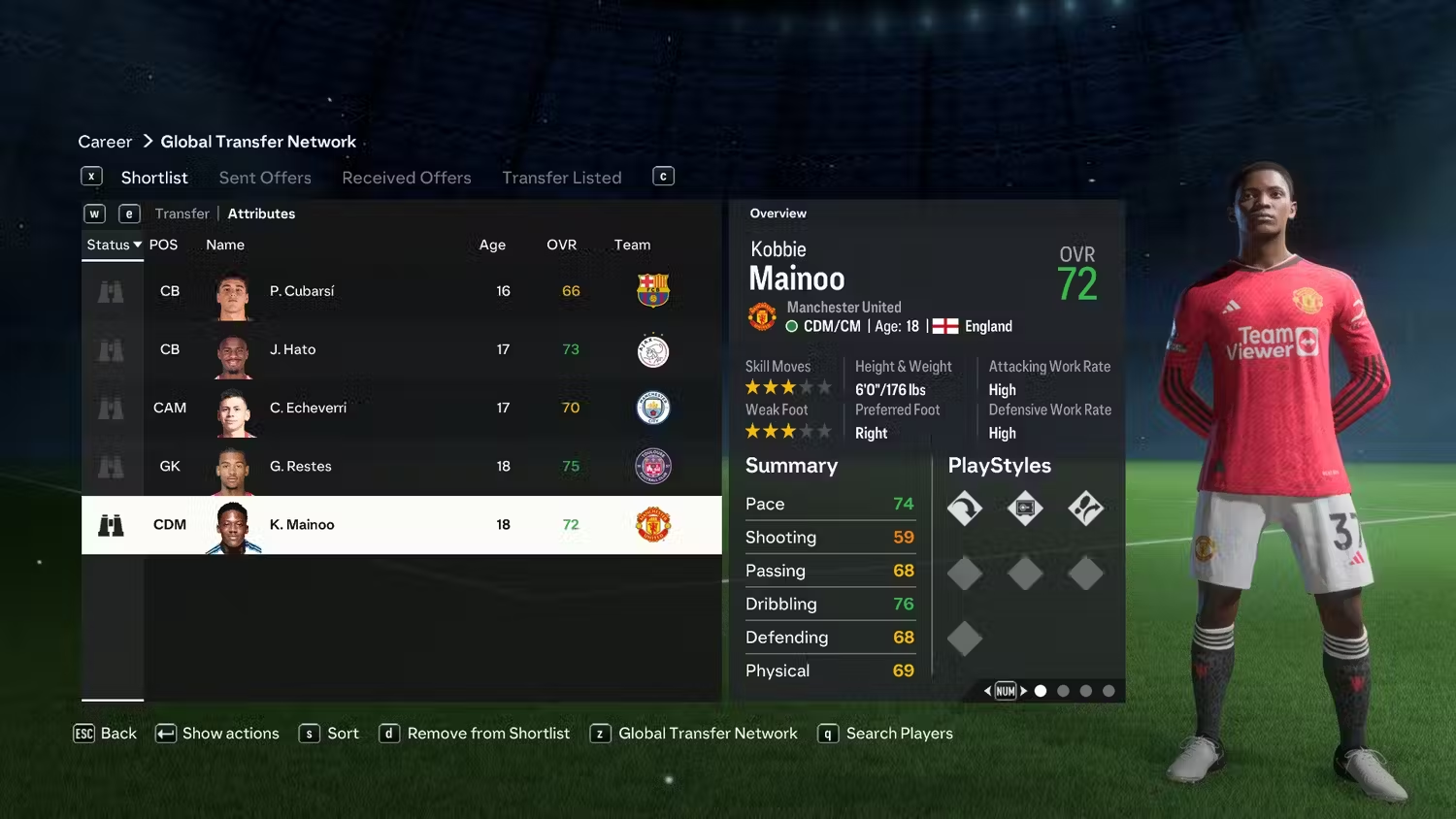The width and height of the screenshot is (1456, 819).
Task: Show the Received Offers tab
Action: (406, 178)
